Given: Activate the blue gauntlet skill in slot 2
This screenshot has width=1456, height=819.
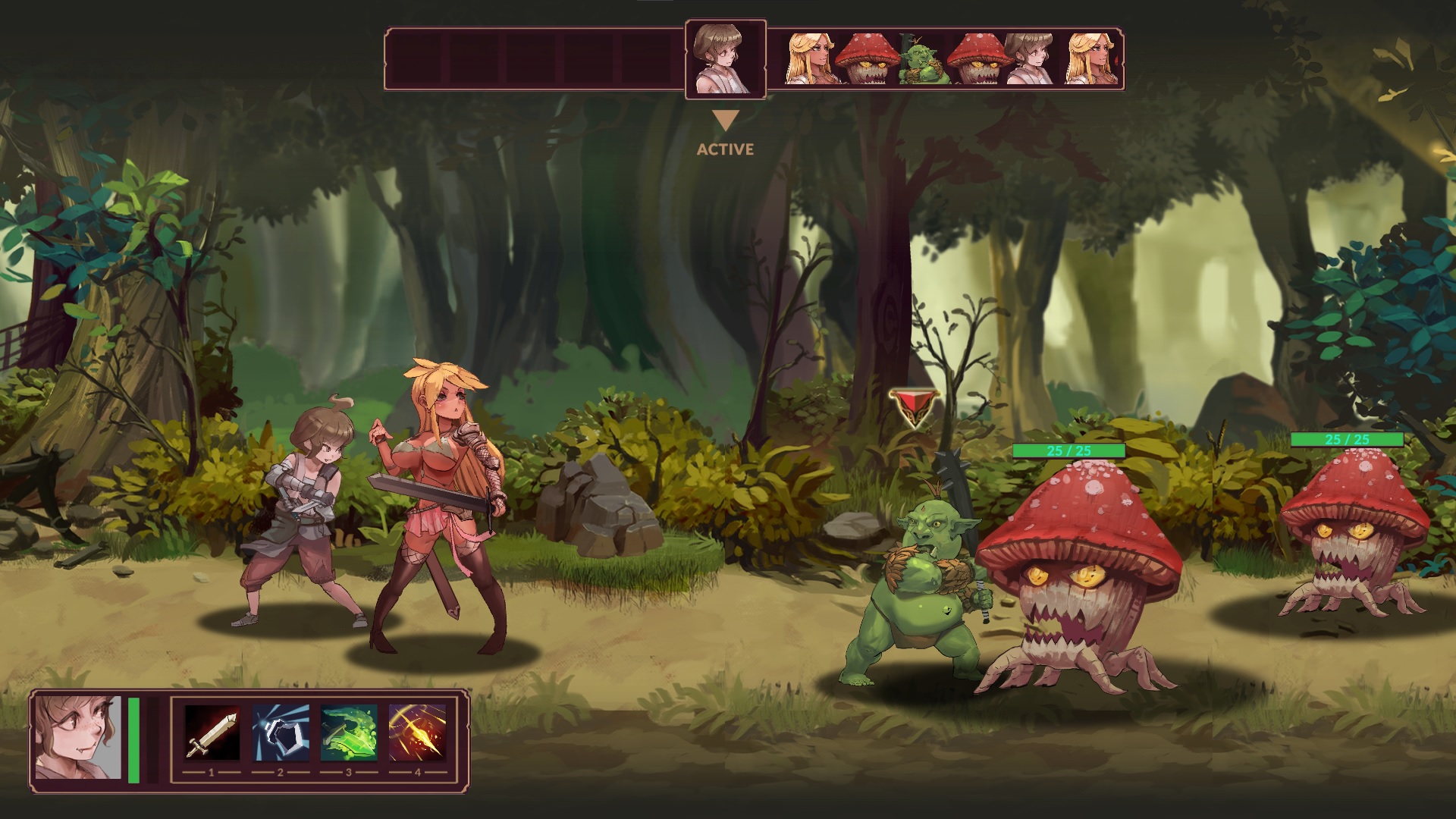Looking at the screenshot, I should coord(280,733).
